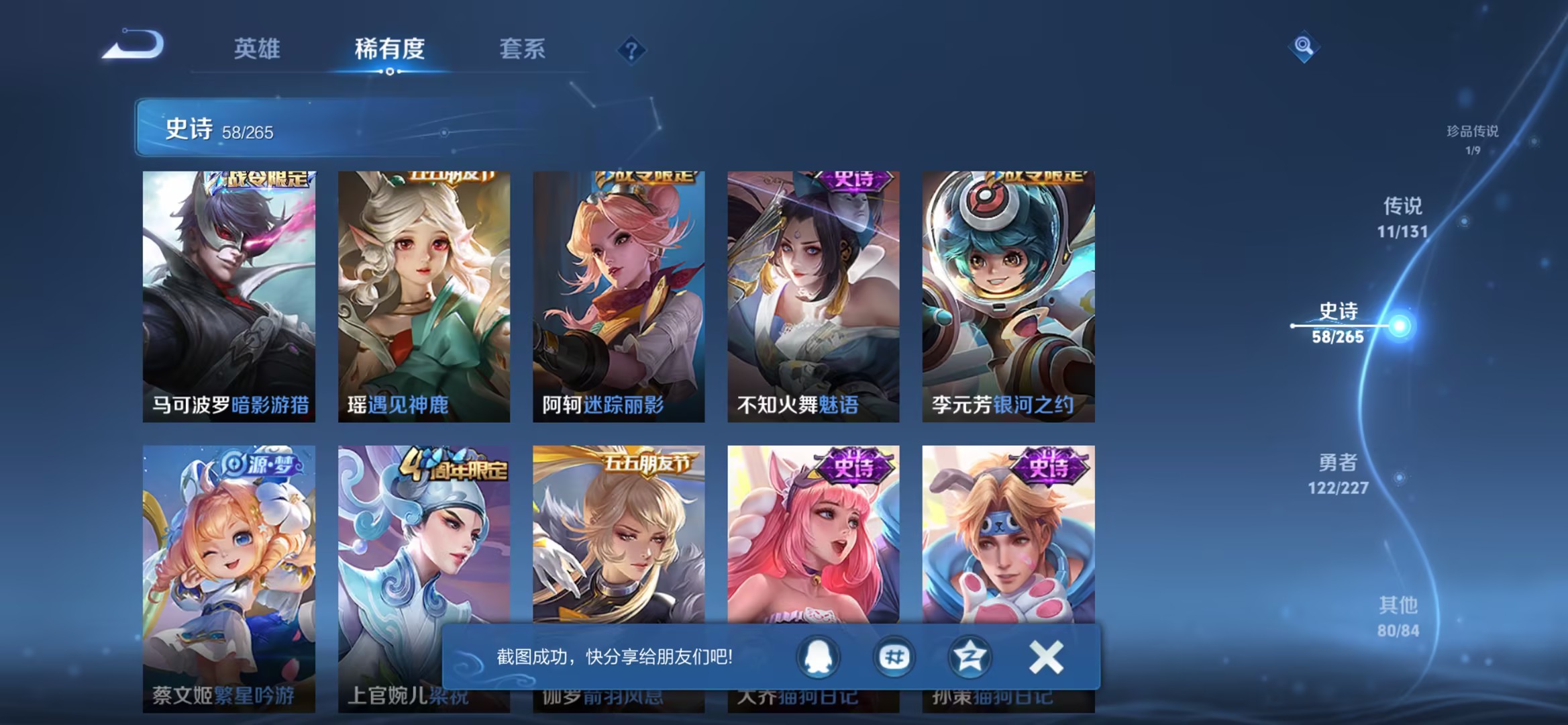Screen dimensions: 1568x725
Task: Open the search magnifier in top right
Action: tap(1304, 47)
